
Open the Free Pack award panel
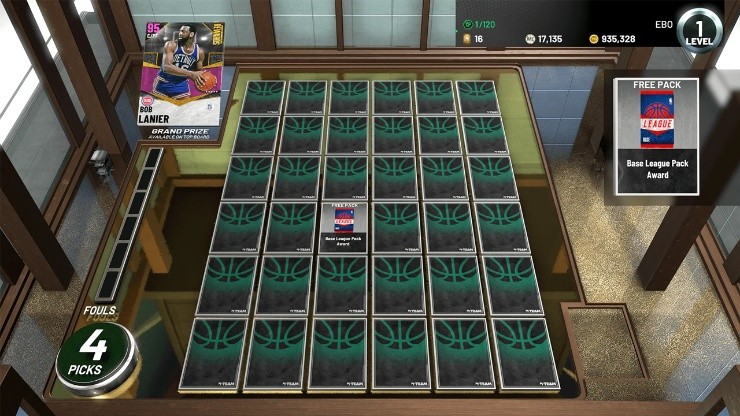click(660, 132)
